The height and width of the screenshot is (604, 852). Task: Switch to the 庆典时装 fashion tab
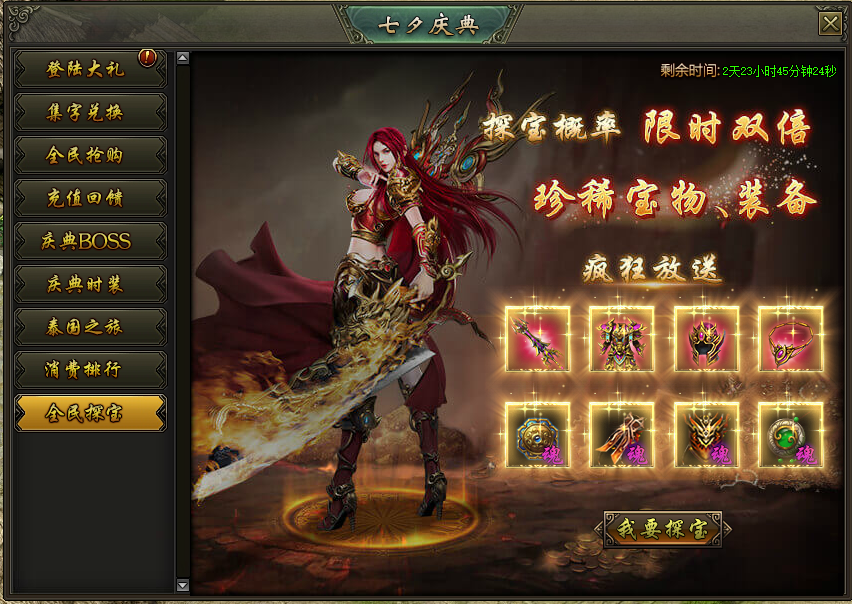(x=90, y=284)
